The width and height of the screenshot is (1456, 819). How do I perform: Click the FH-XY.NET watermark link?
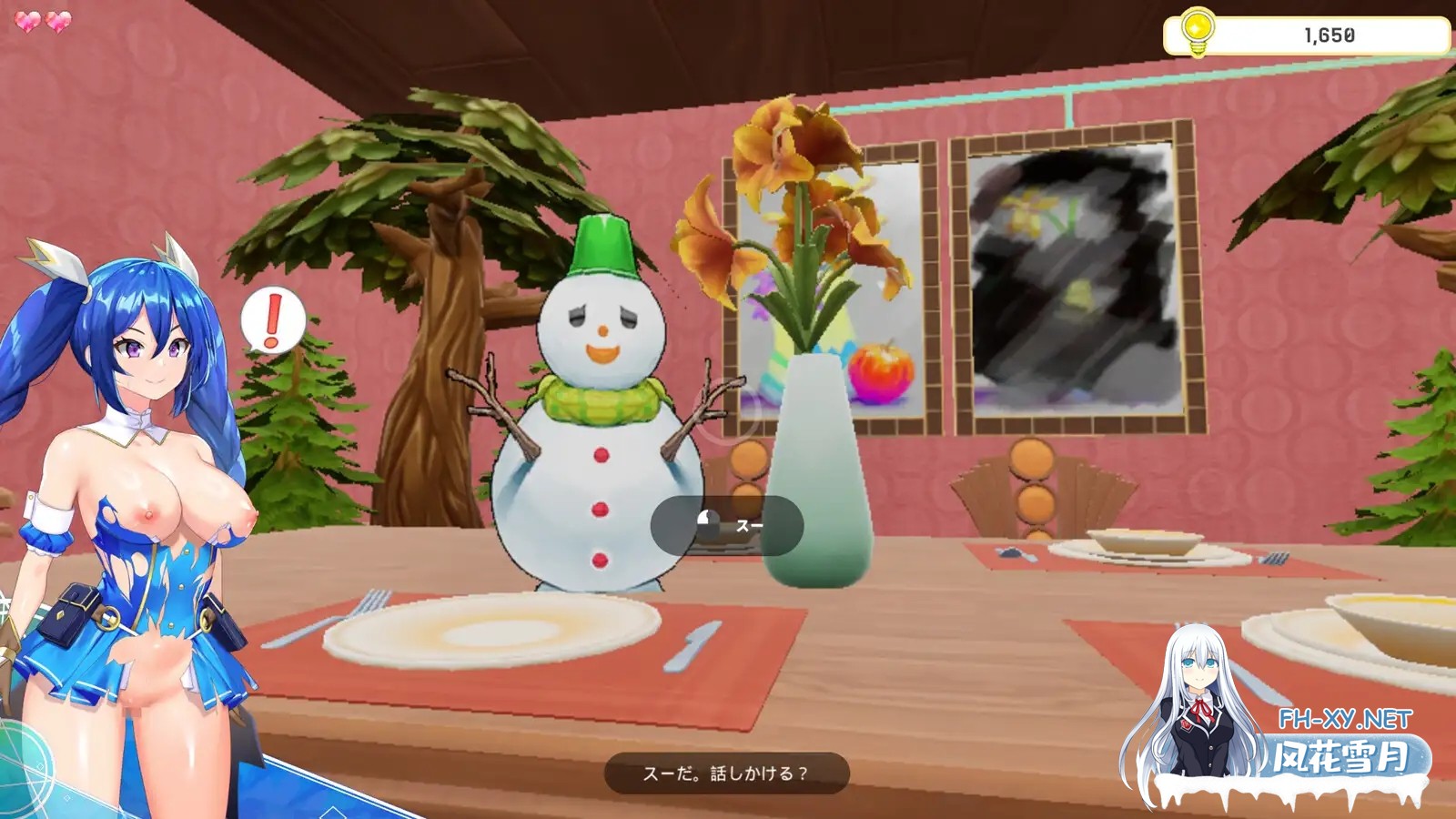(1319, 715)
